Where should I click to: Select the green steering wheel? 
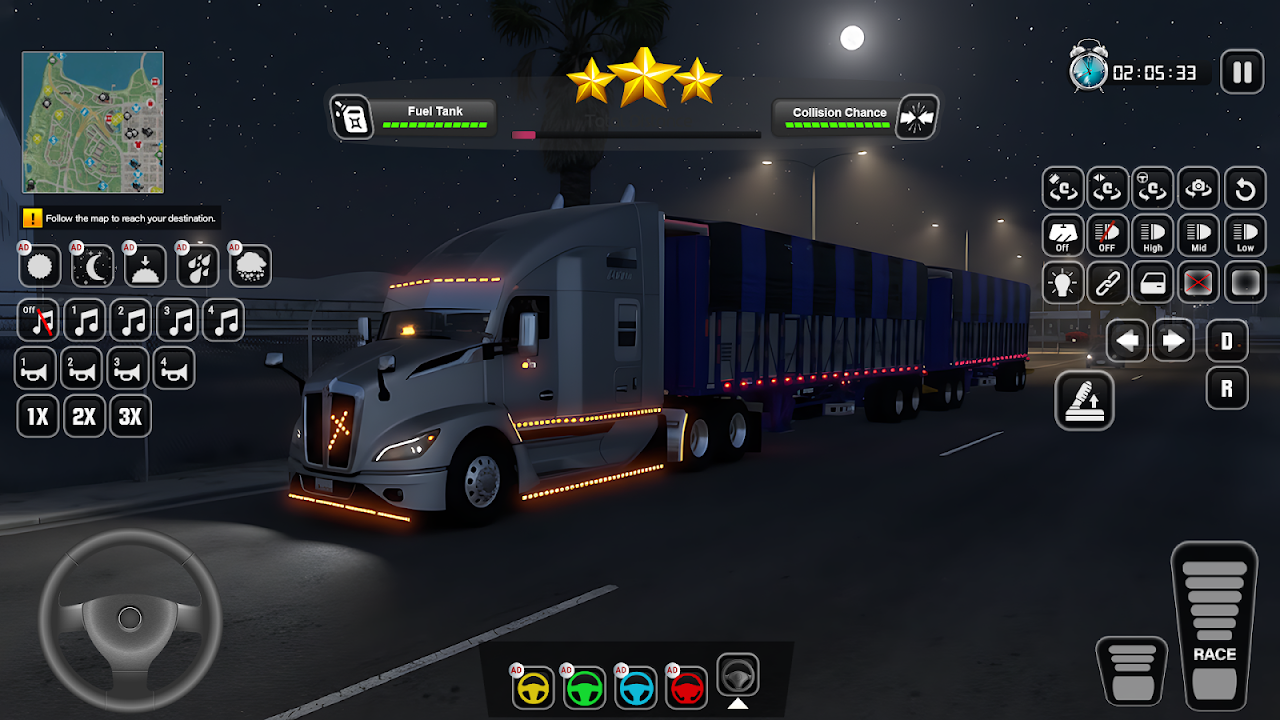point(585,687)
